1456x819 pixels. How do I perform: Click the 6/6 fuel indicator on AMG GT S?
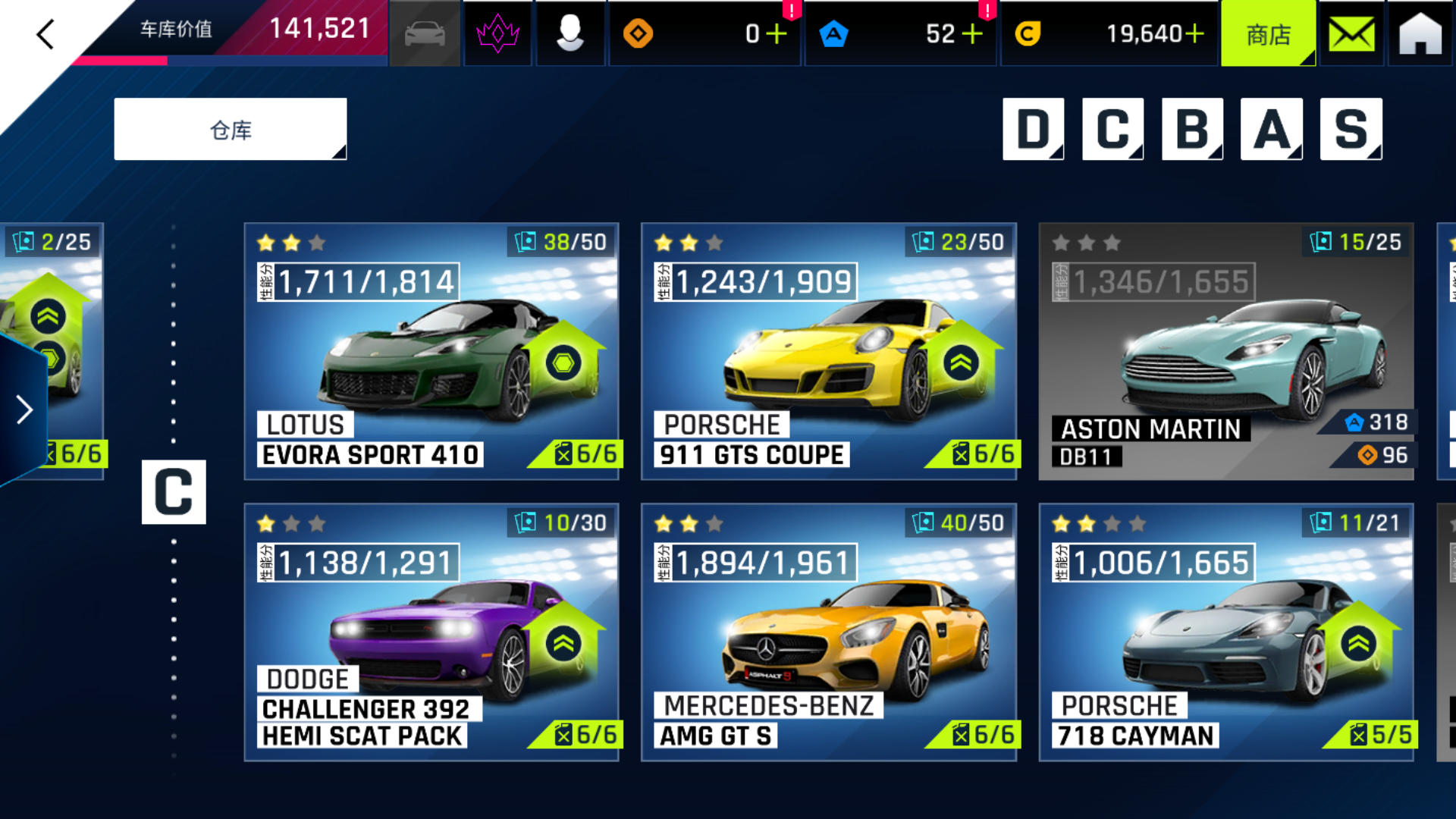984,734
